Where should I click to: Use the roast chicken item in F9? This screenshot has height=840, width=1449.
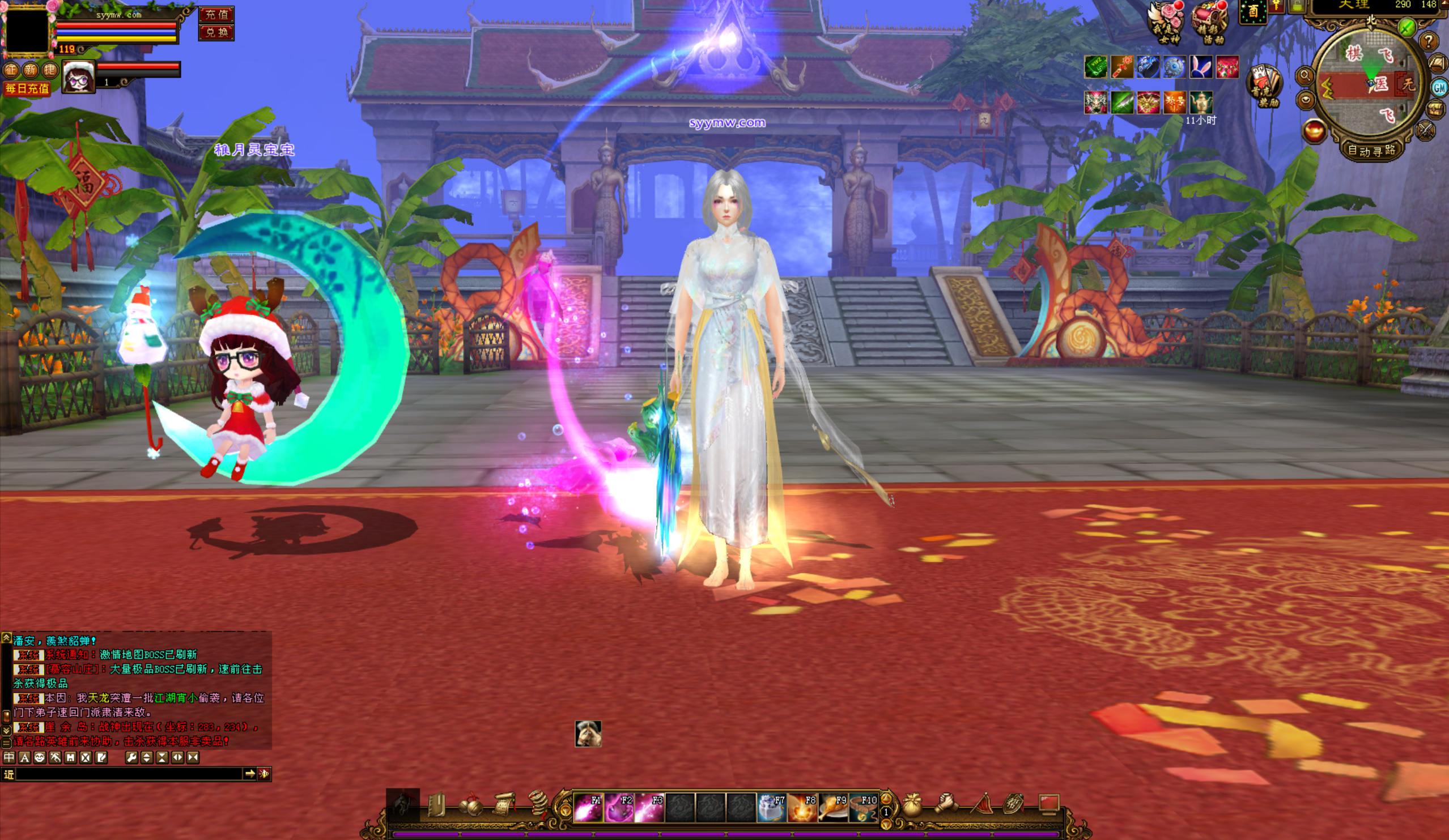click(832, 807)
